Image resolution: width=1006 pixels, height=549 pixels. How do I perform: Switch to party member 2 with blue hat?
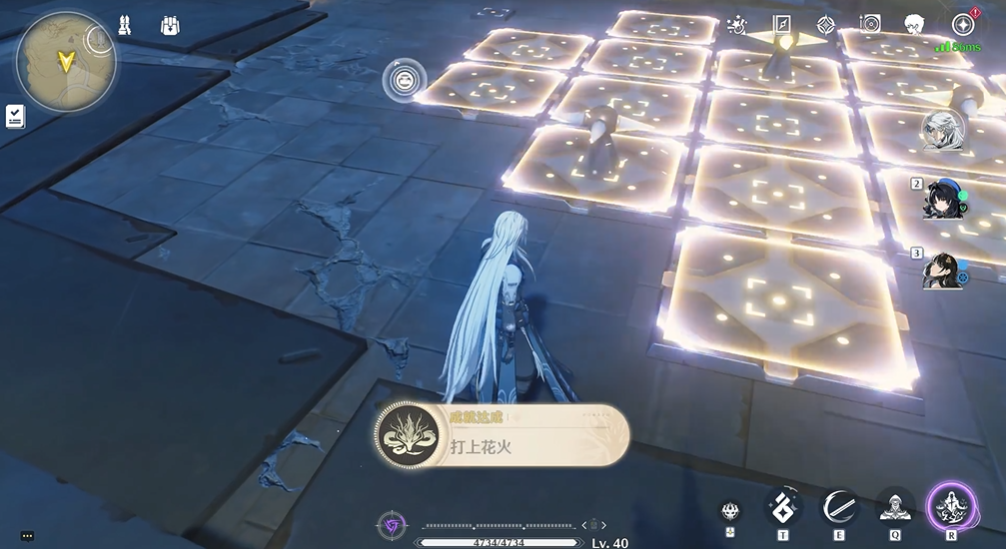coord(945,198)
